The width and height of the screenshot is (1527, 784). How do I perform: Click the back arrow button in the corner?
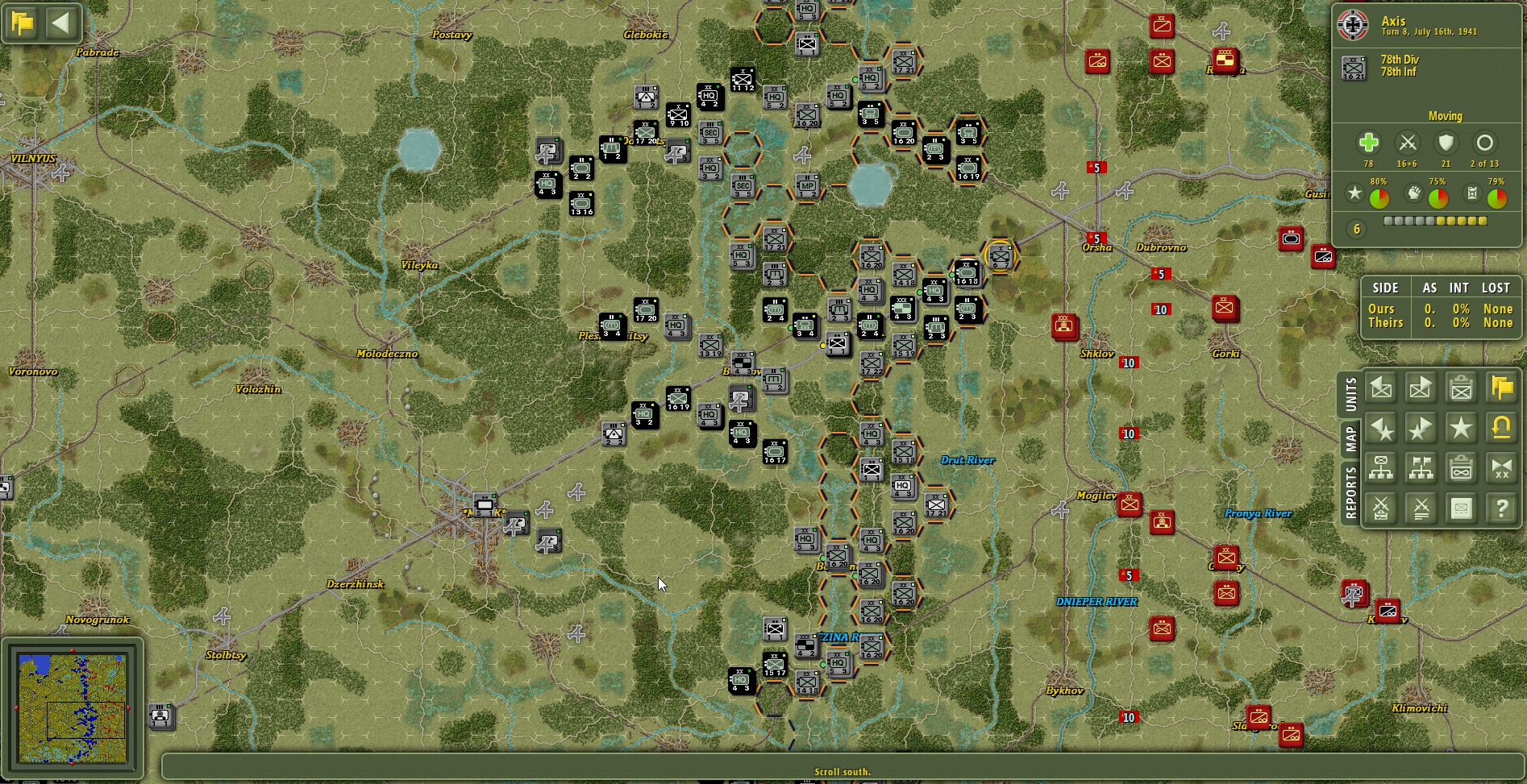click(60, 23)
